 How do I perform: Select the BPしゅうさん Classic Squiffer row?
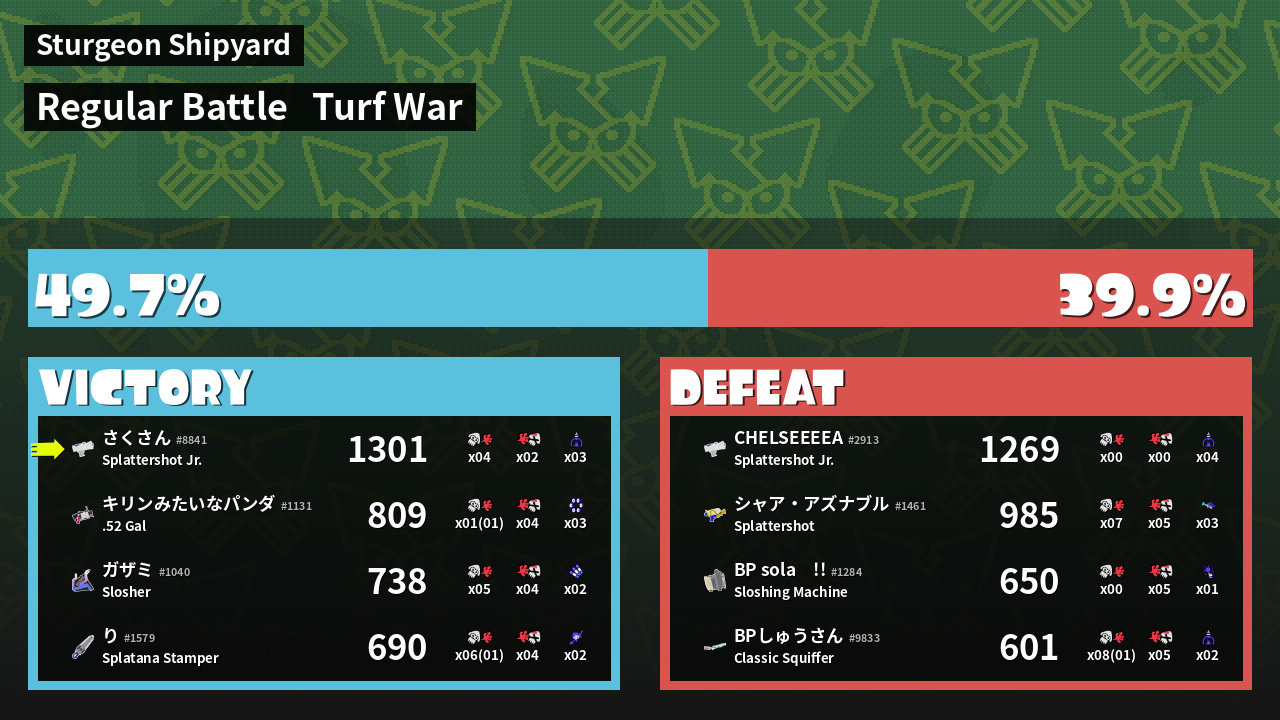(956, 647)
